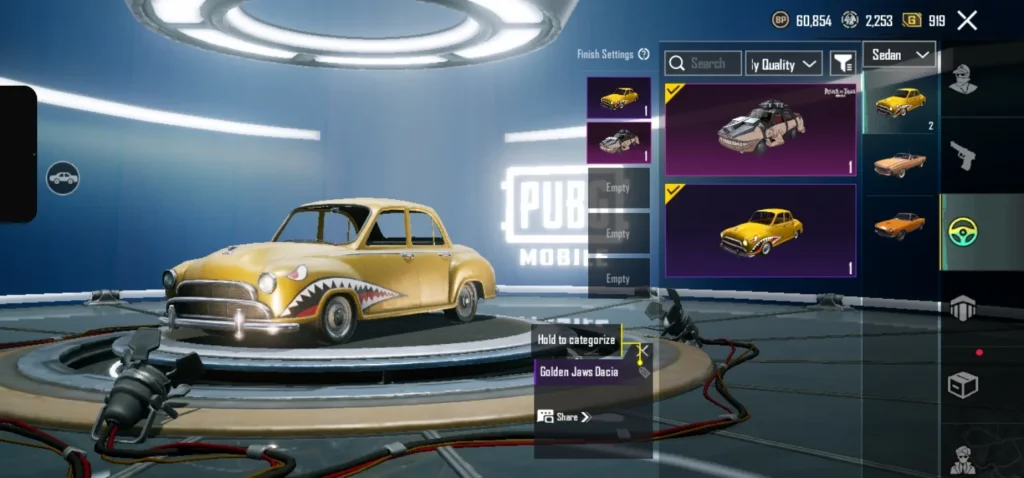The width and height of the screenshot is (1024, 478).
Task: Expand the Sedan vehicle type dropdown
Action: pos(899,54)
